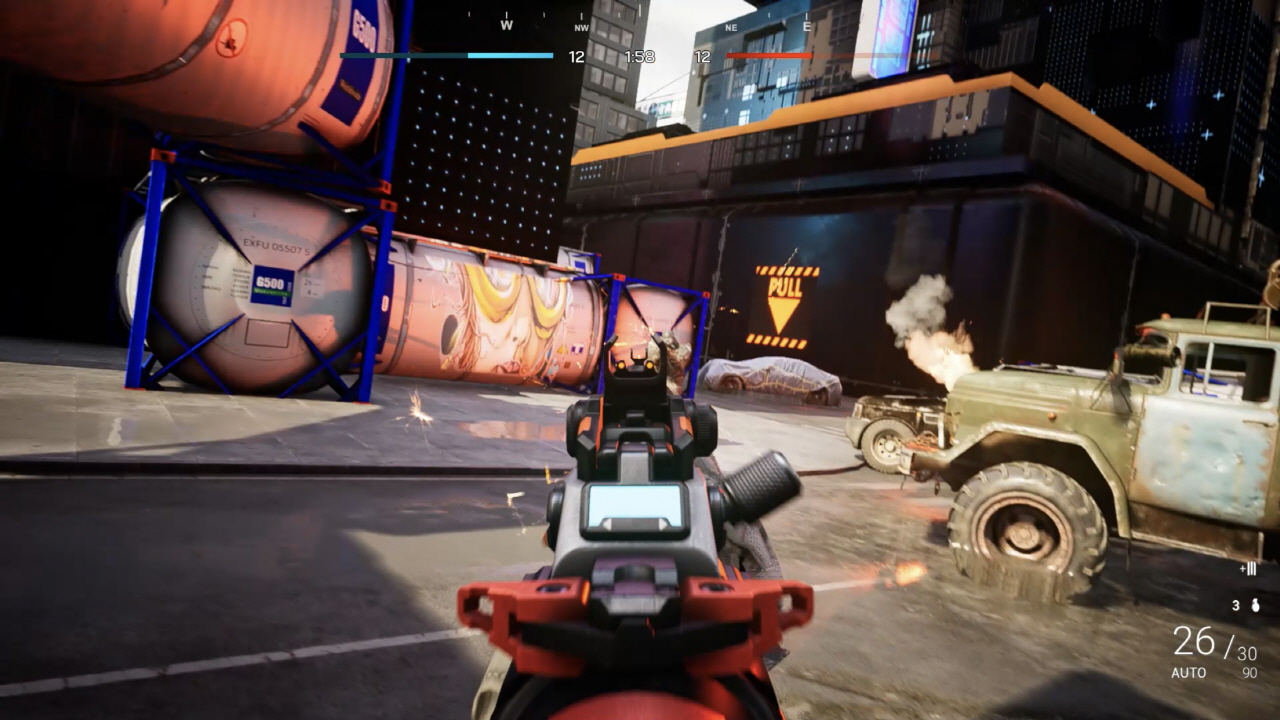Image resolution: width=1280 pixels, height=720 pixels.
Task: Select the match timer showing 1:58
Action: tap(640, 56)
